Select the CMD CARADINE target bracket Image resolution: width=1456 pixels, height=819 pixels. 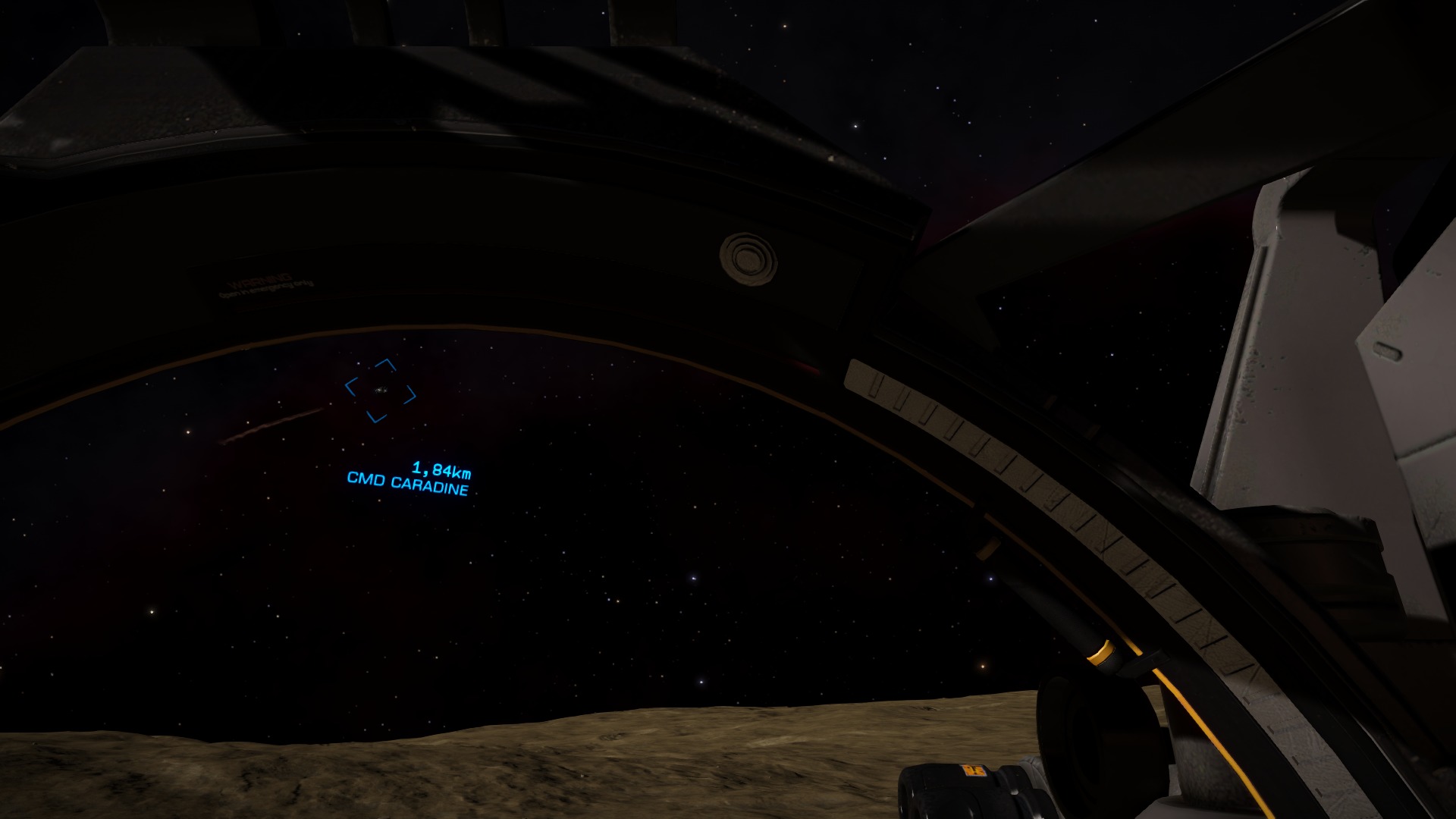tap(380, 391)
